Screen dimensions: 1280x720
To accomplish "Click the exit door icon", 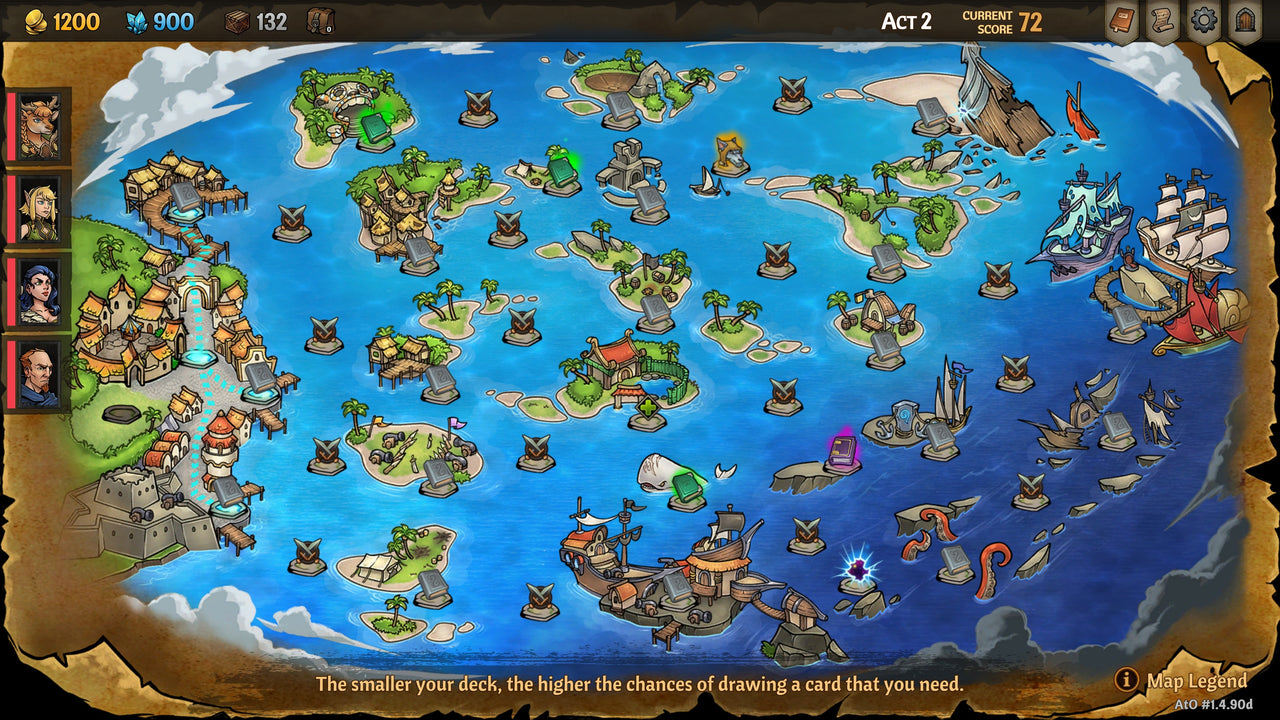I will click(1244, 20).
